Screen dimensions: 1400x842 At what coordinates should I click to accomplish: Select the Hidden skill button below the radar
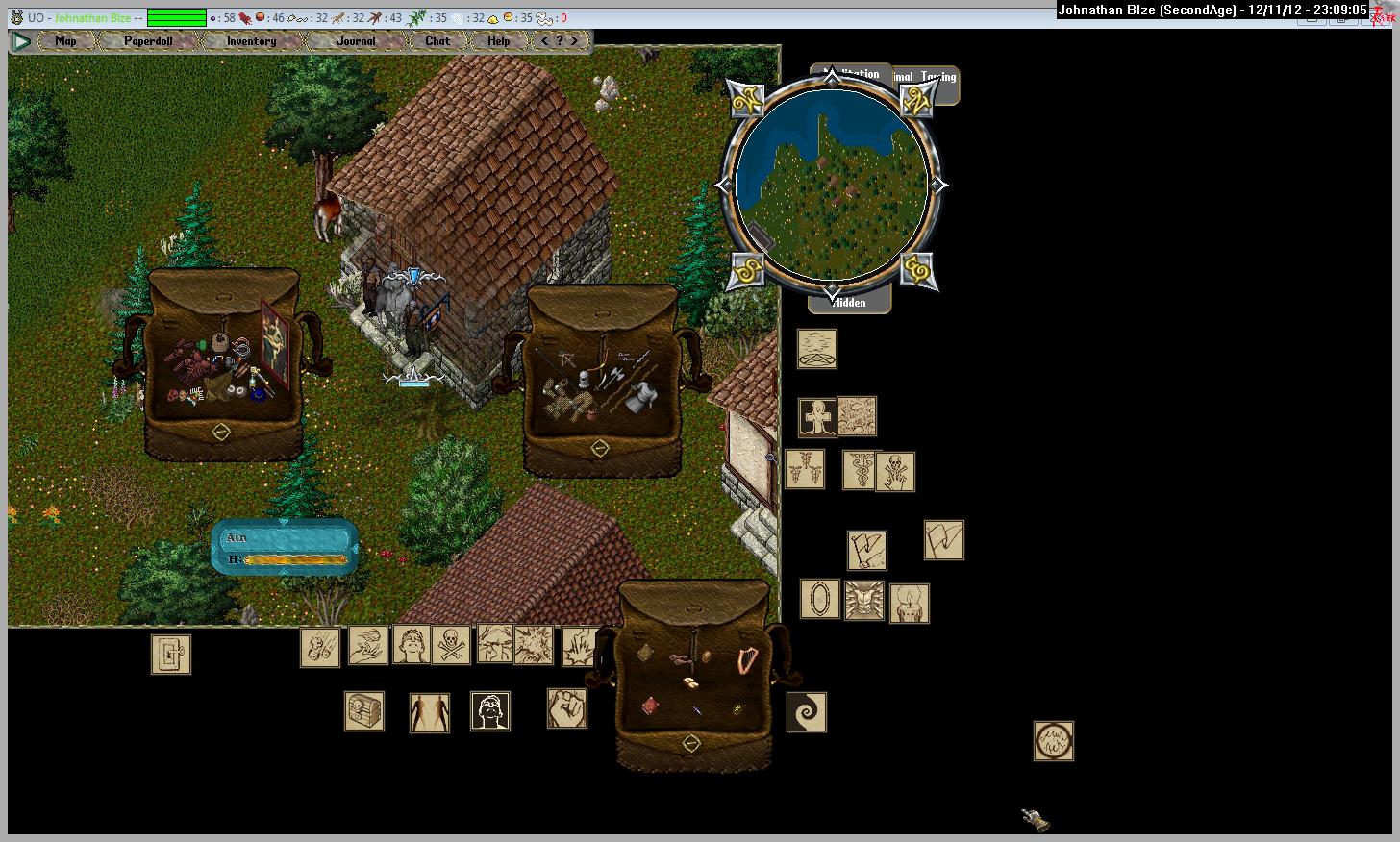pos(850,303)
